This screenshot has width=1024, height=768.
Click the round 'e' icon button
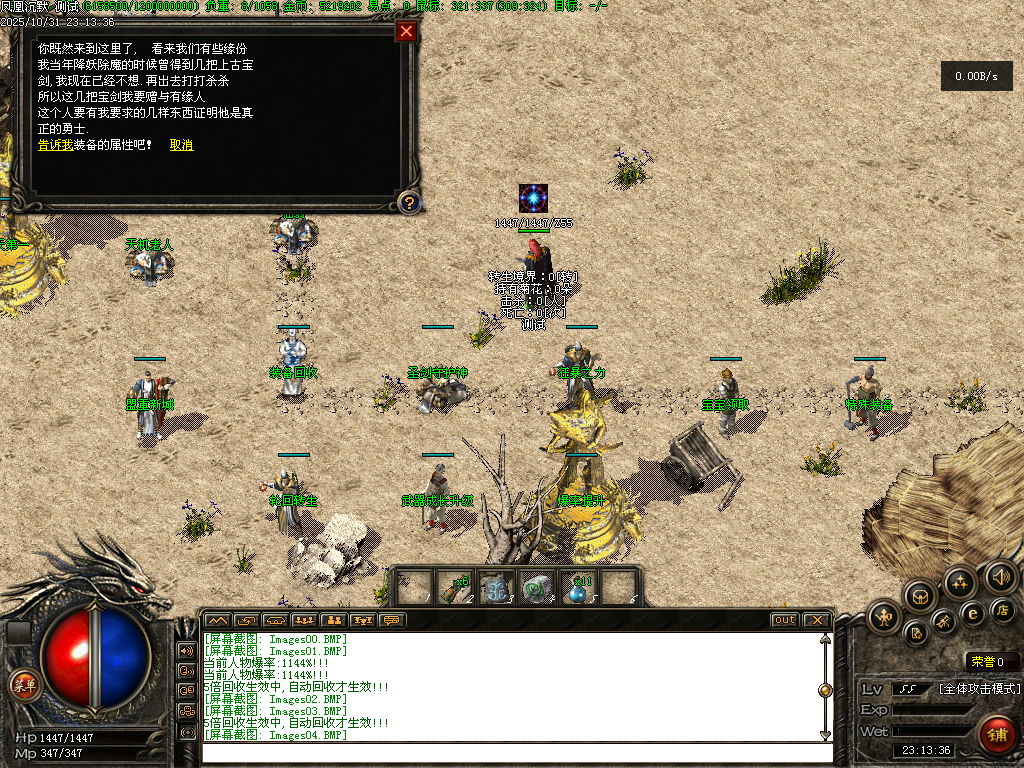[971, 613]
